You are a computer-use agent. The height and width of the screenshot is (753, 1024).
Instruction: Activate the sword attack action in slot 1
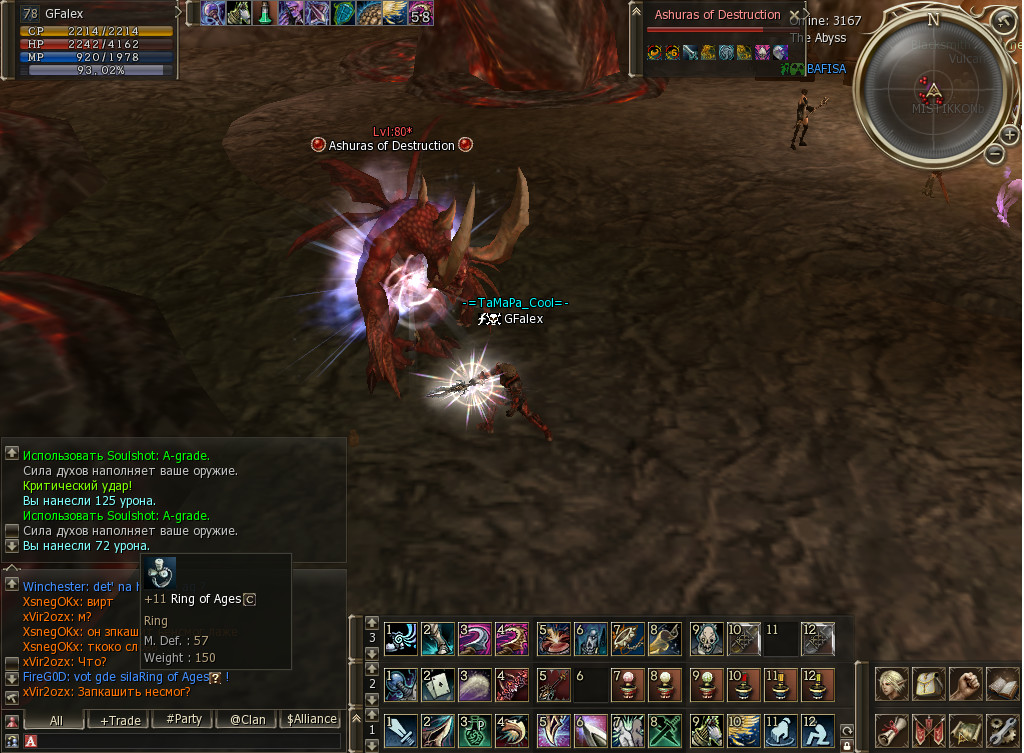coord(401,731)
